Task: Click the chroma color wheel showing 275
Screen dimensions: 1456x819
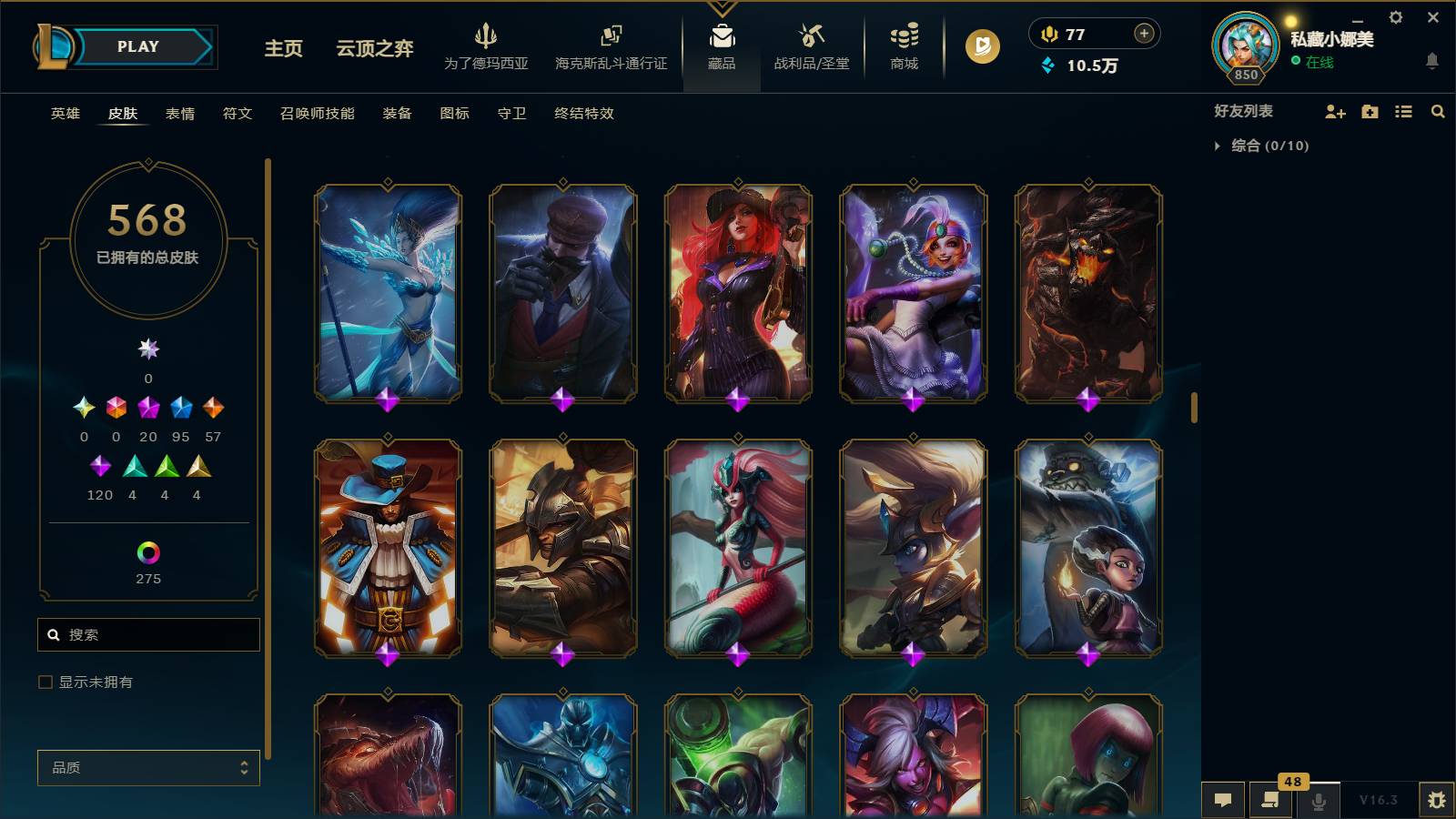Action: click(x=147, y=552)
